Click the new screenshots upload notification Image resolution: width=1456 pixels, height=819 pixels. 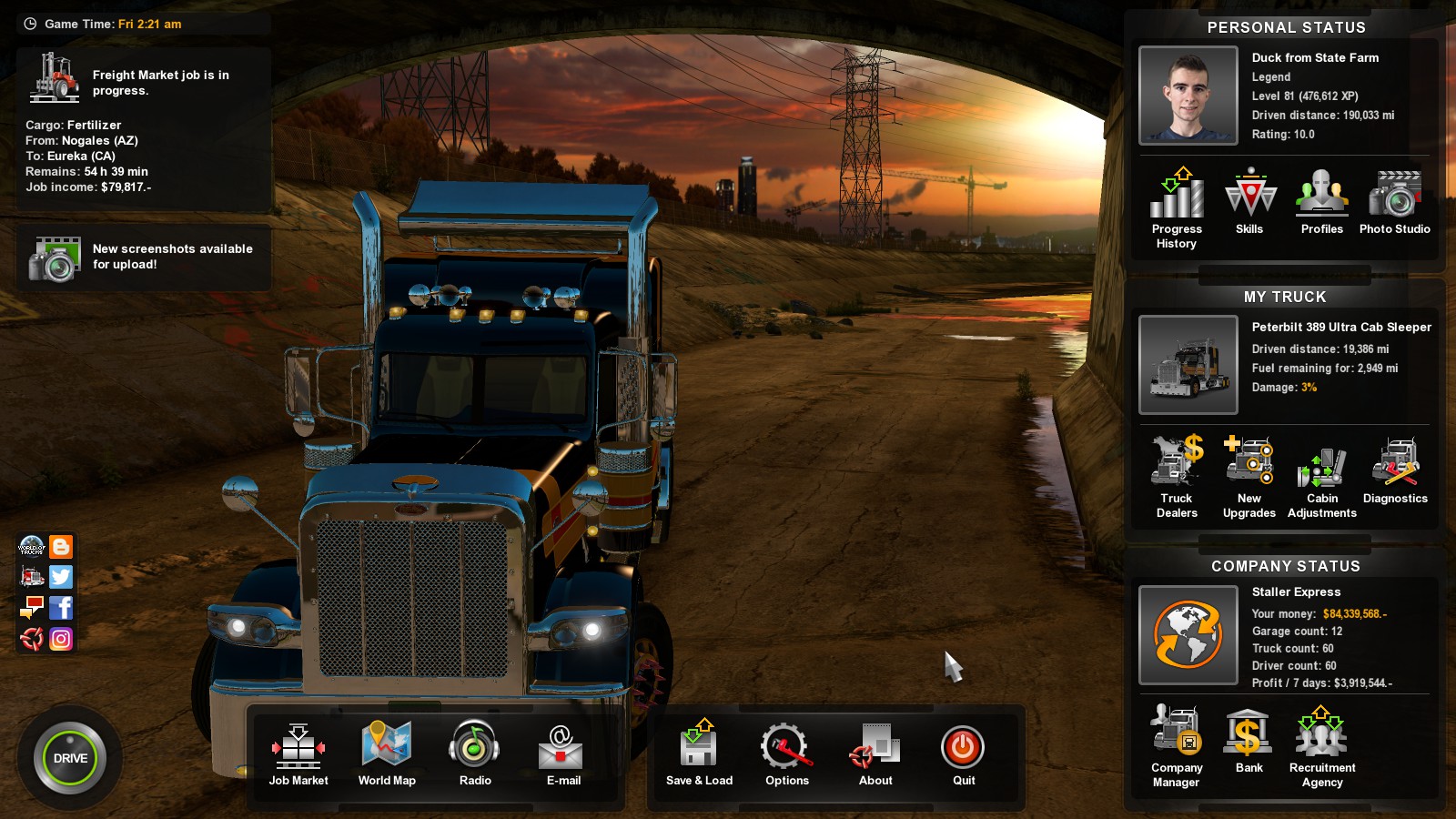(x=143, y=257)
